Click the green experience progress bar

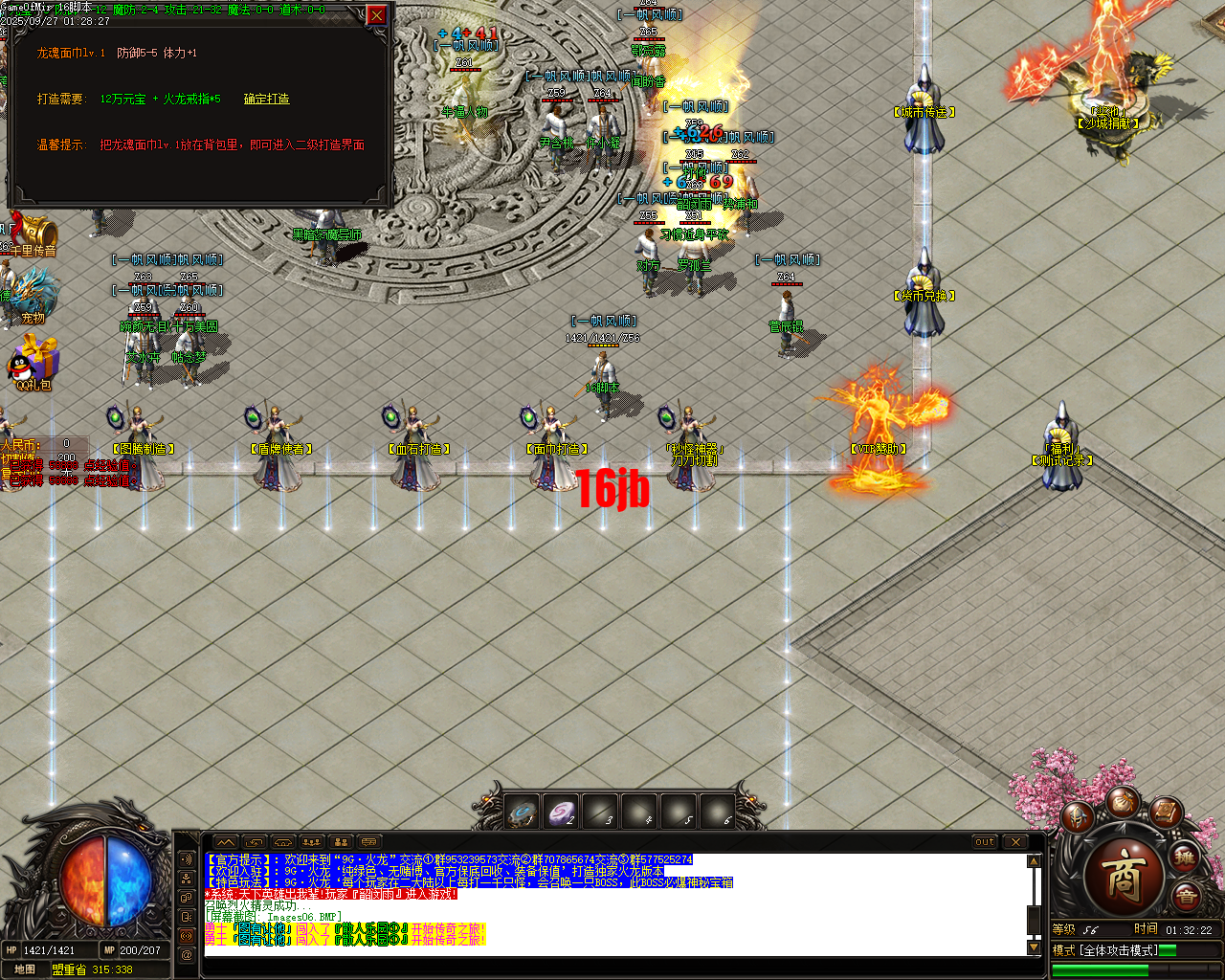1101,969
